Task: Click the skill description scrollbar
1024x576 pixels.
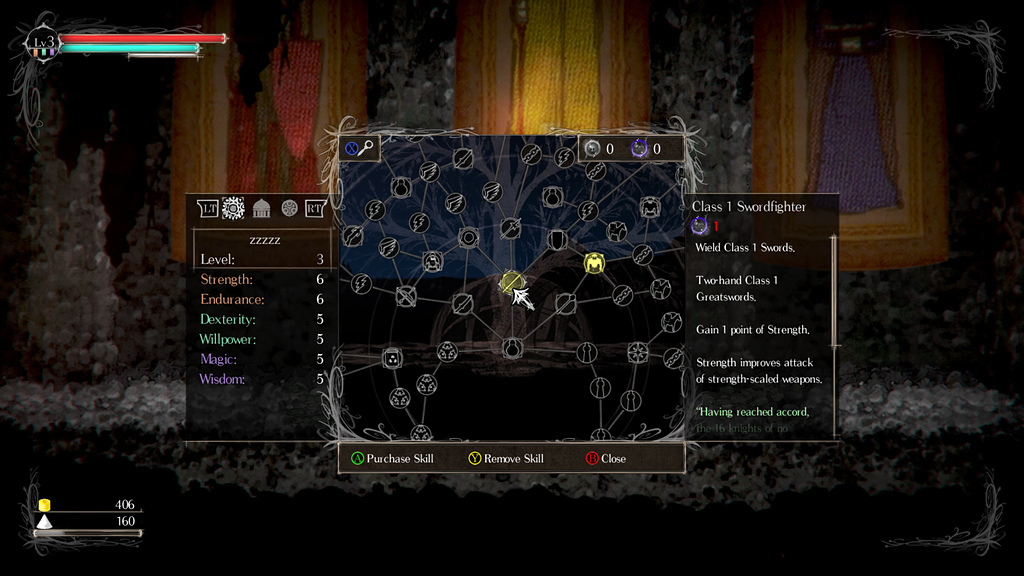Action: click(x=834, y=290)
